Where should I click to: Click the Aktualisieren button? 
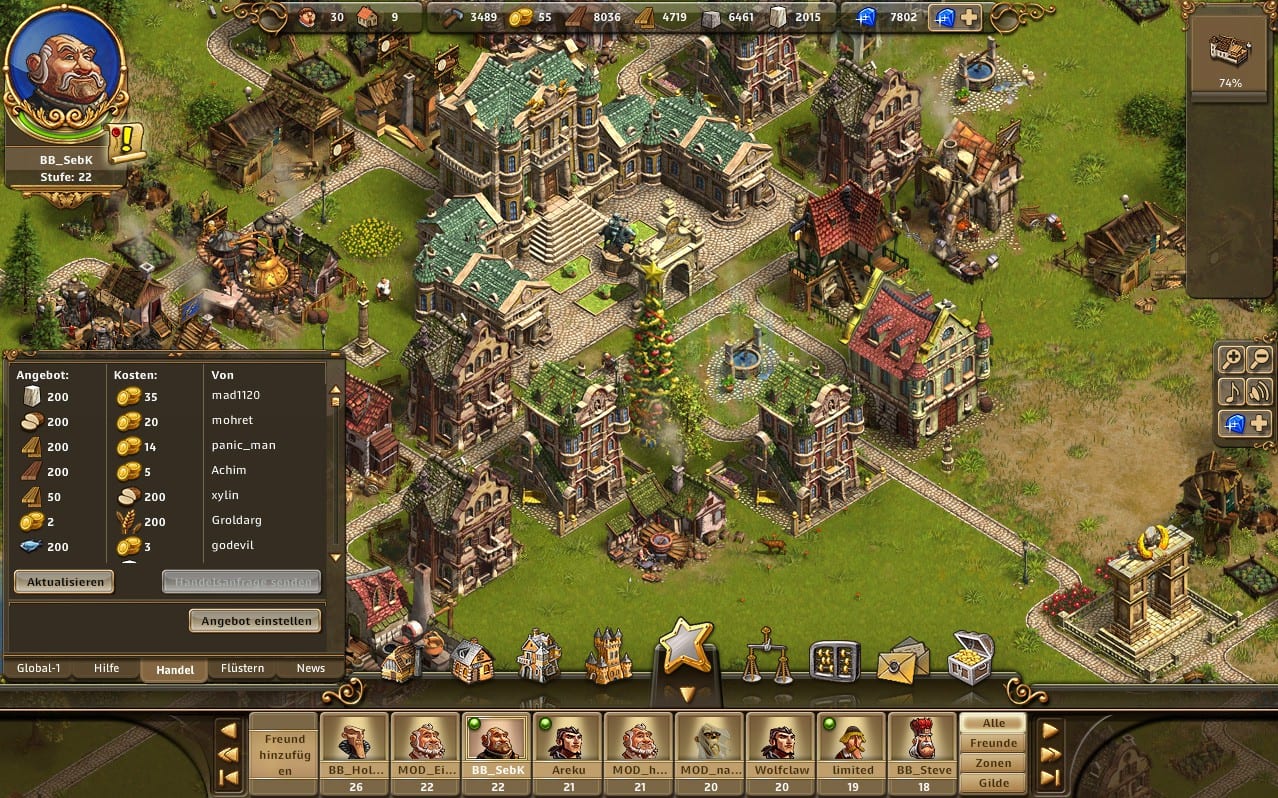click(x=64, y=582)
